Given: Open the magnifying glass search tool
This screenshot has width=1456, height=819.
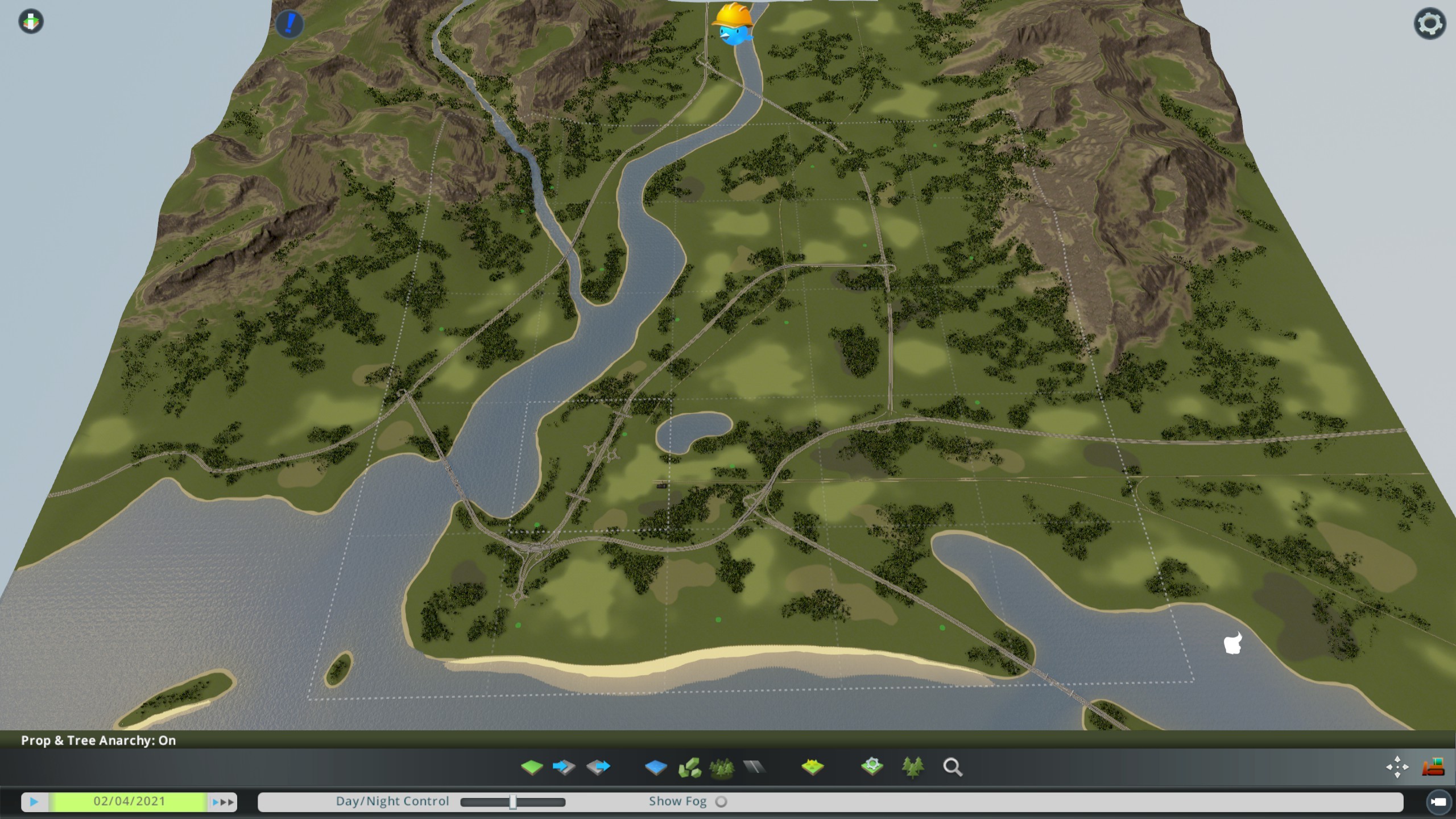Looking at the screenshot, I should pyautogui.click(x=953, y=767).
